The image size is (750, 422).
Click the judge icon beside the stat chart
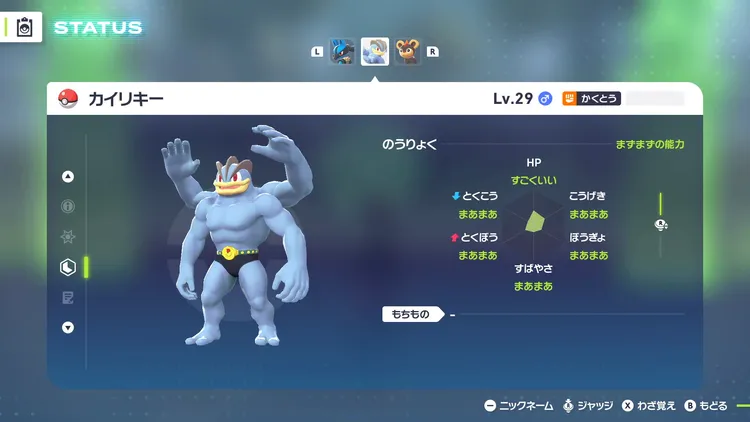(661, 225)
